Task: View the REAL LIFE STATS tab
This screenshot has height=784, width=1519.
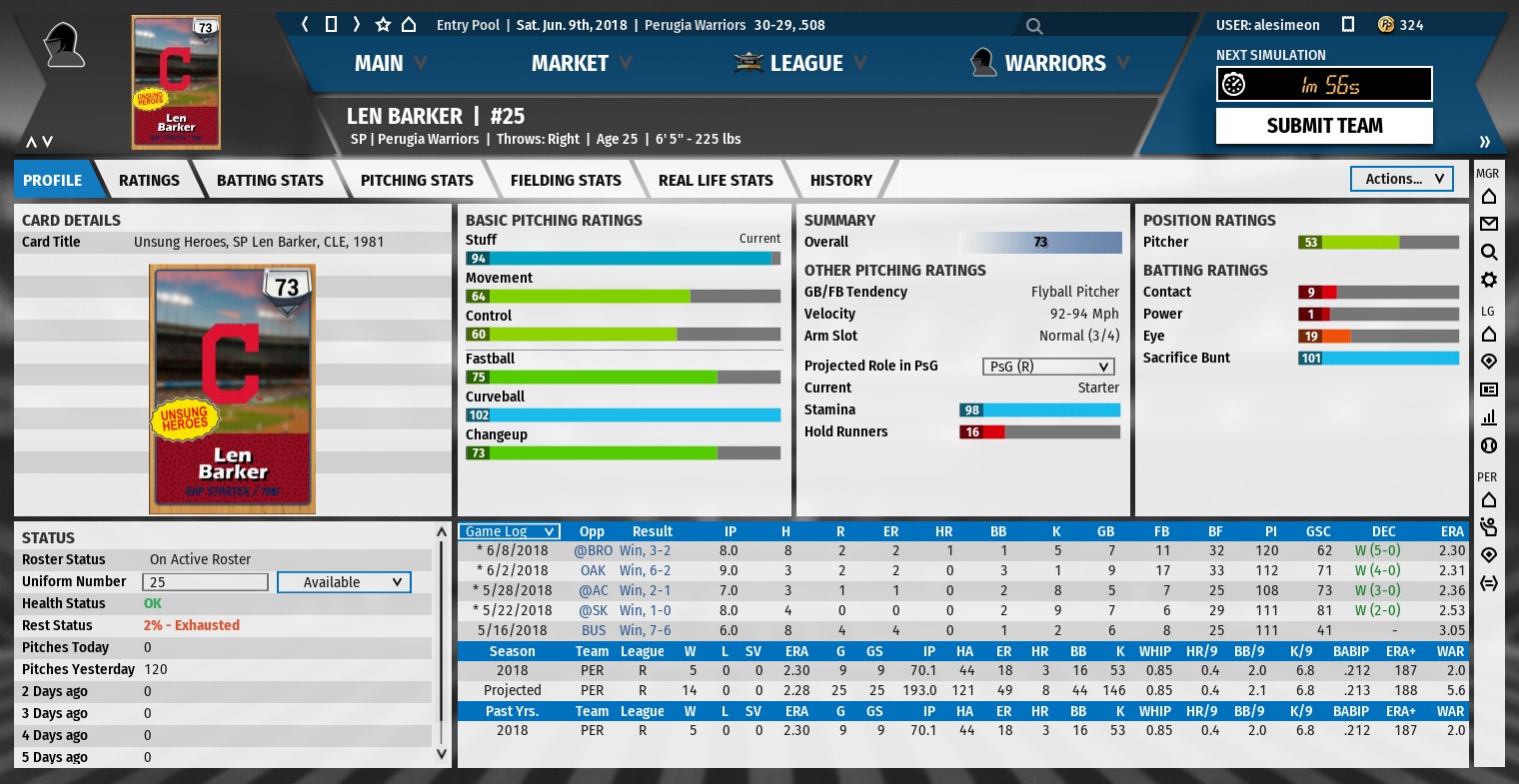Action: coord(716,181)
